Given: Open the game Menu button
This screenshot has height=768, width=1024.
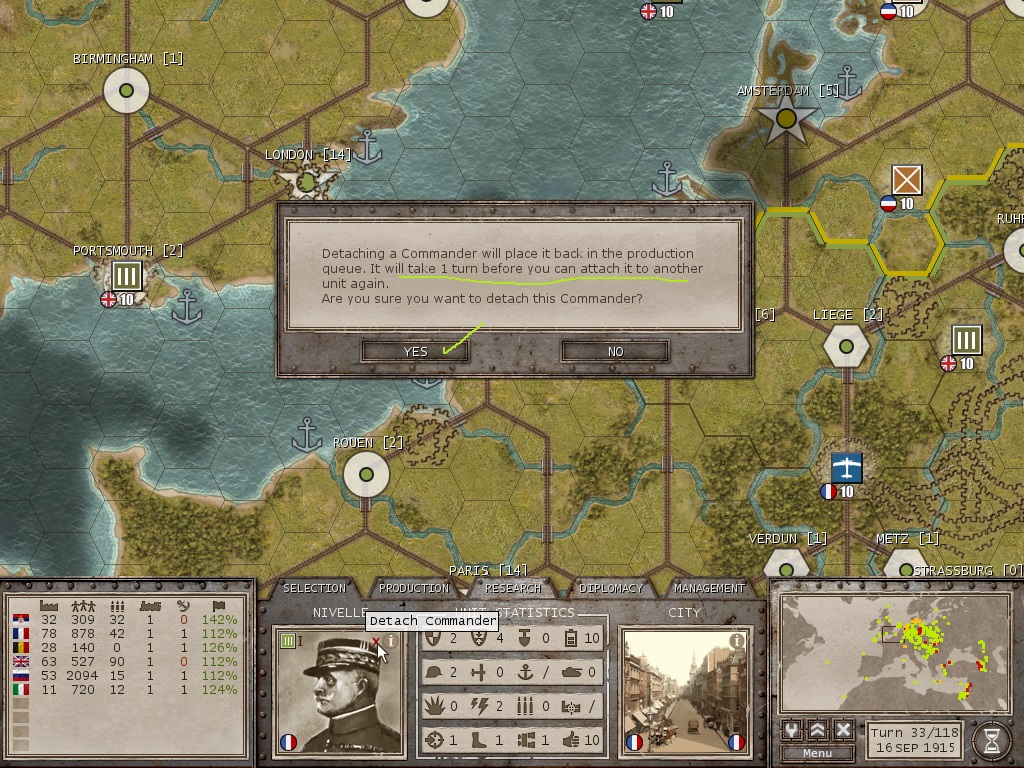Looking at the screenshot, I should coord(817,753).
